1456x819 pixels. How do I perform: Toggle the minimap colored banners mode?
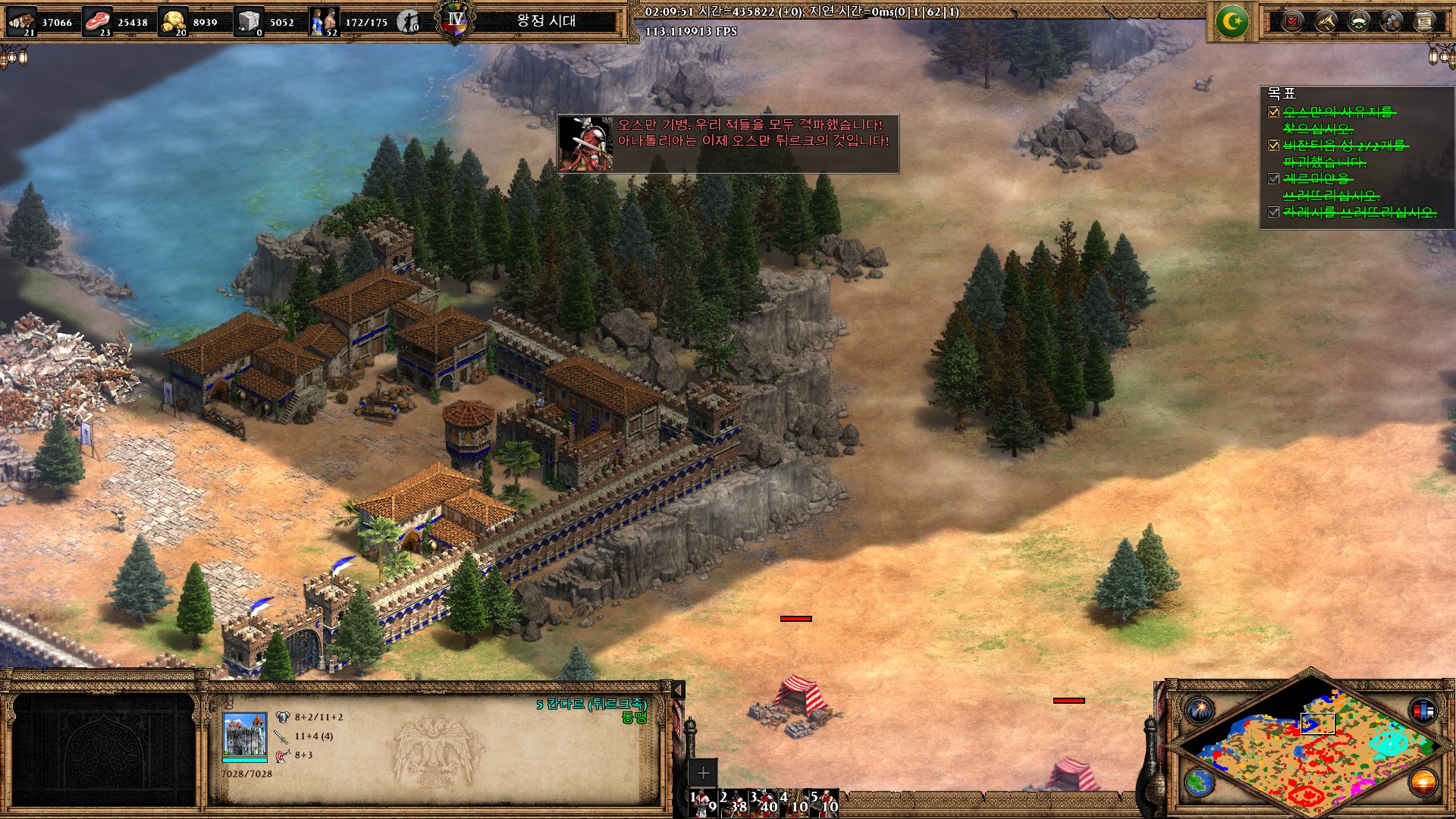tap(1423, 711)
